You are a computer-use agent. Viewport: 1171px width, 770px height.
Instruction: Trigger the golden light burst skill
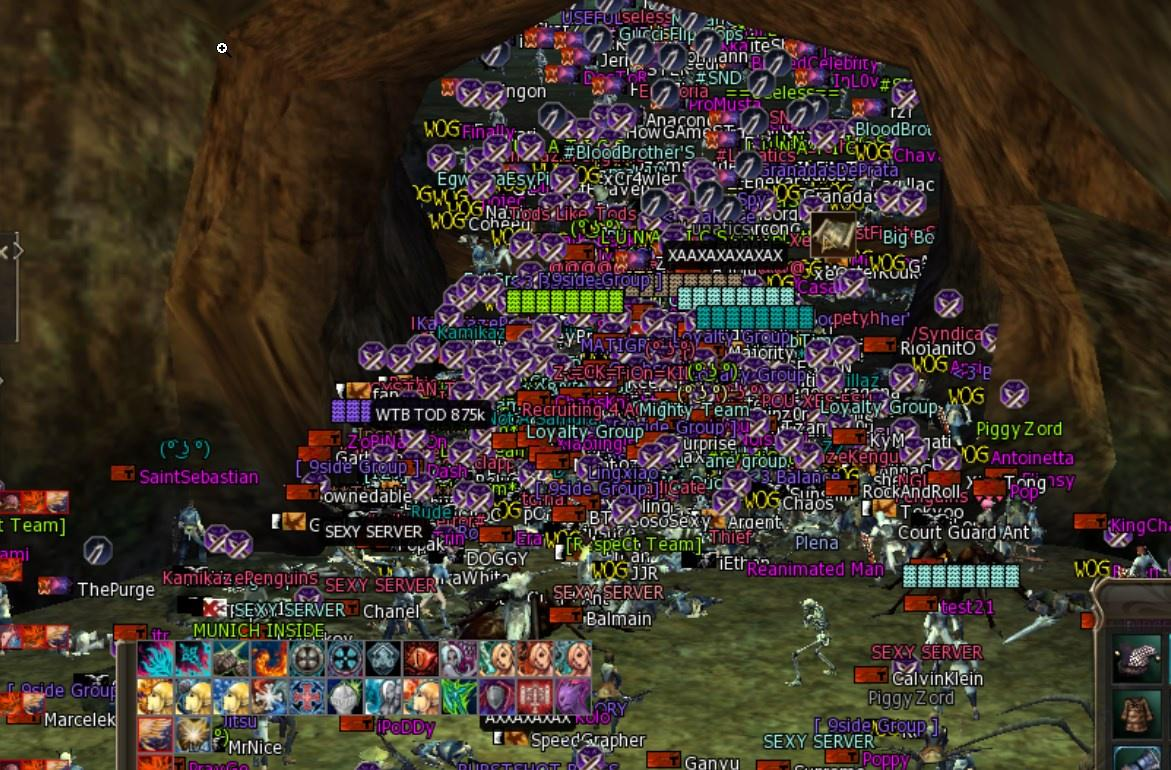[x=192, y=733]
